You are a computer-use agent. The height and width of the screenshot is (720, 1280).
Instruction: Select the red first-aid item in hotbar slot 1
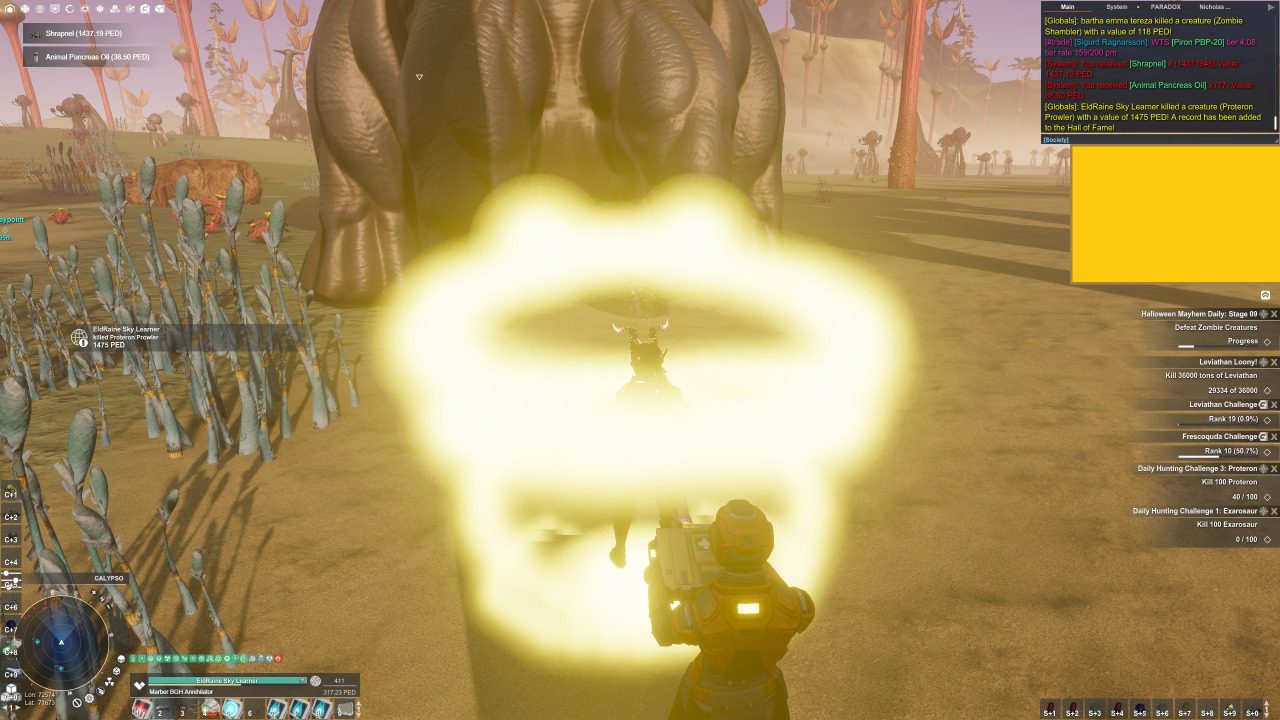coord(141,709)
